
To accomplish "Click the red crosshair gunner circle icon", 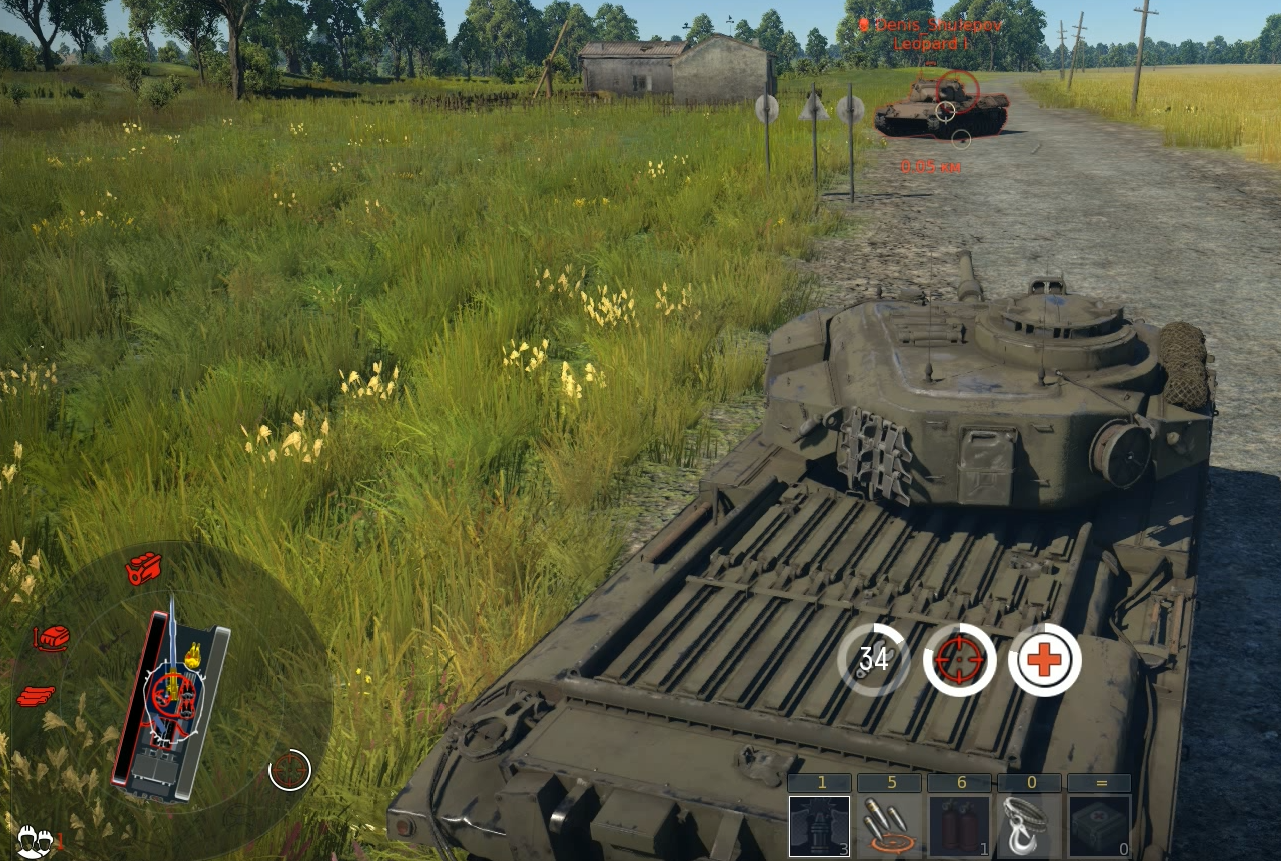I will tap(960, 660).
